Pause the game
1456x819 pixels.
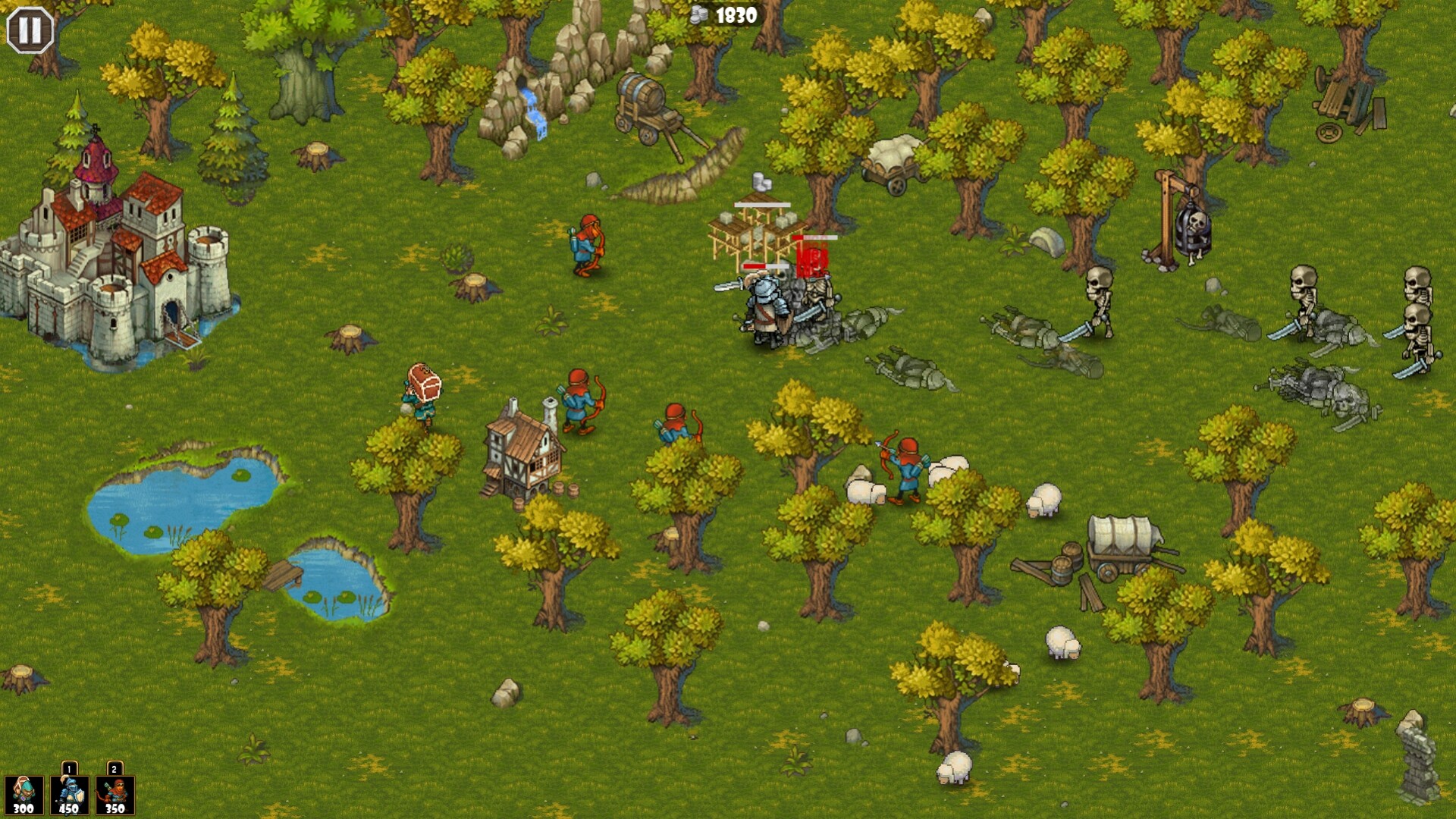coord(29,31)
